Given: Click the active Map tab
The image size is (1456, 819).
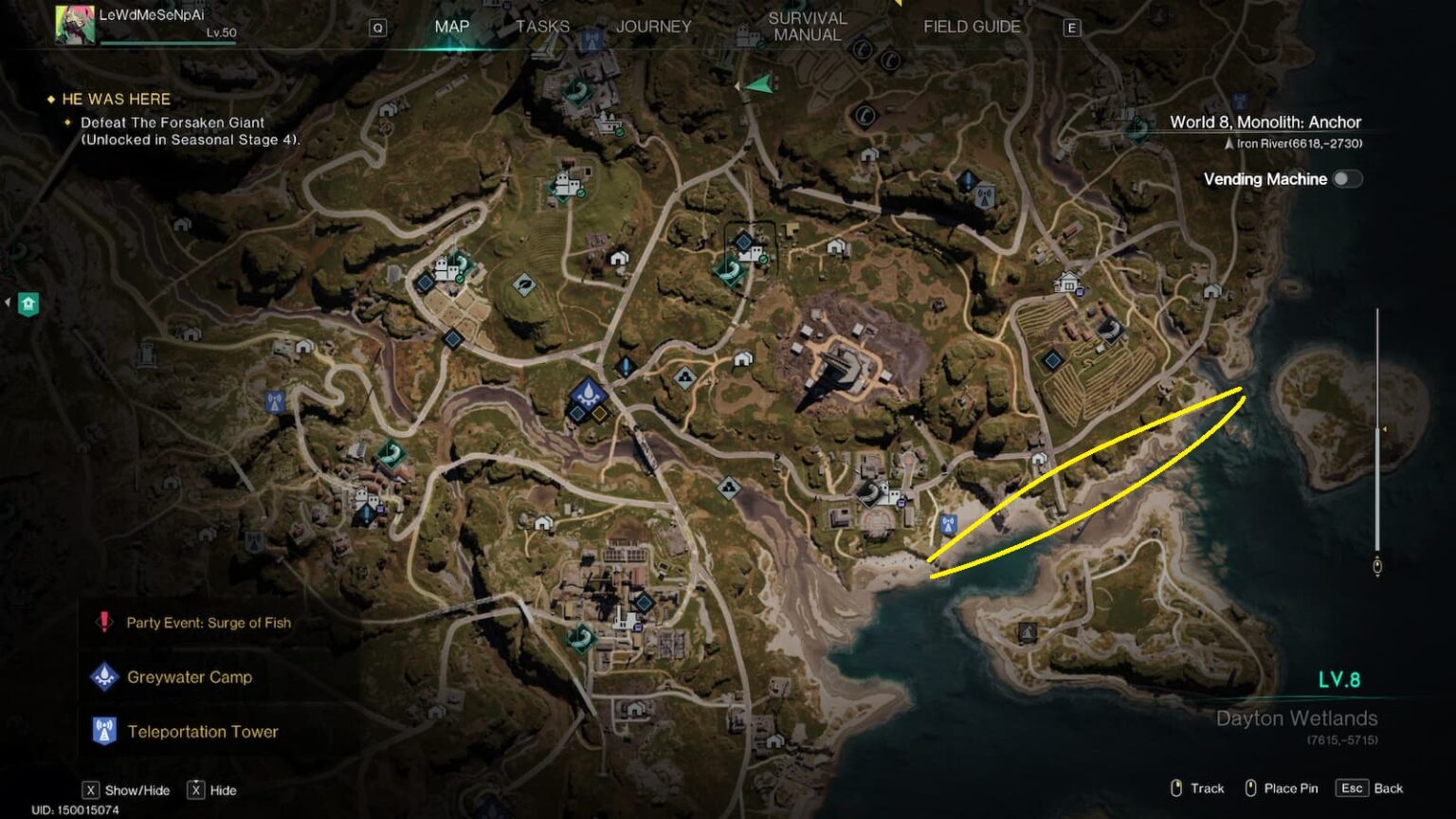Looking at the screenshot, I should click(451, 27).
